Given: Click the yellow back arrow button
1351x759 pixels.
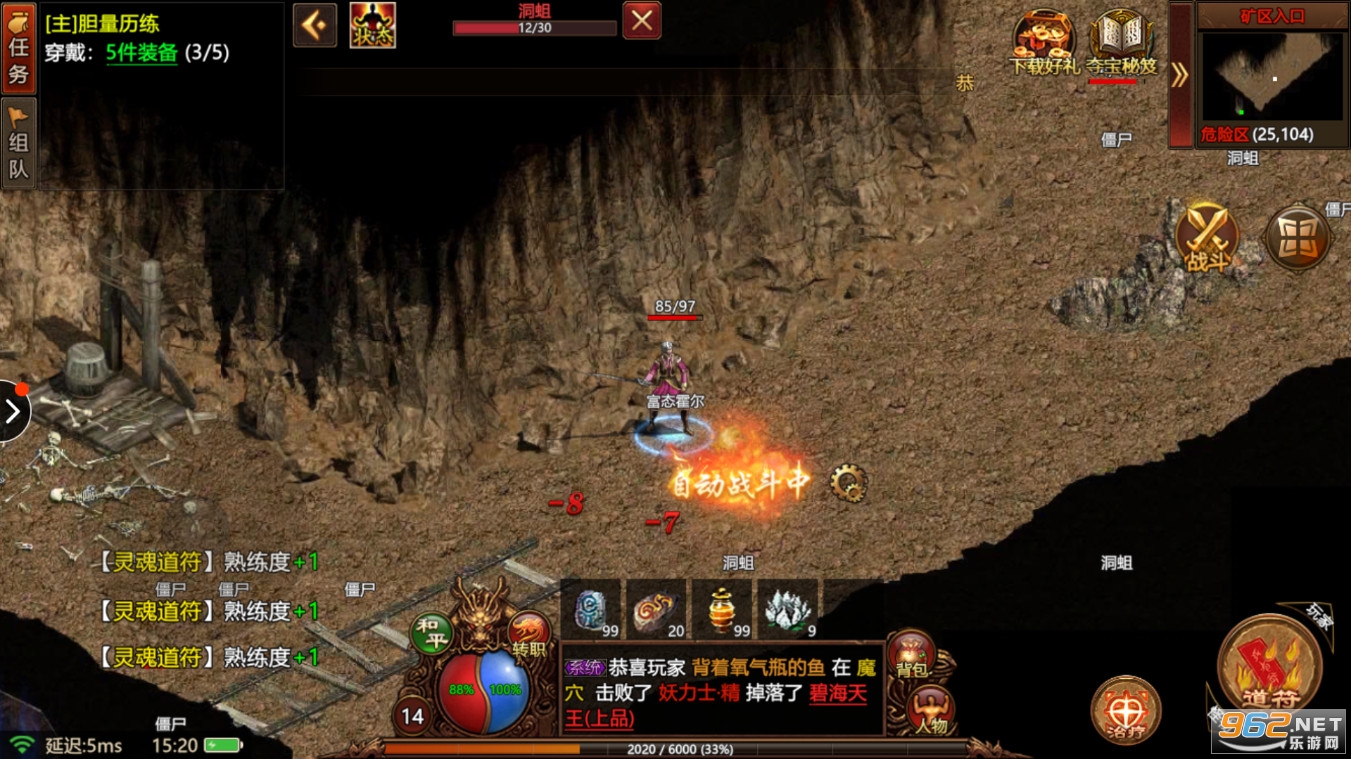Looking at the screenshot, I should (314, 25).
